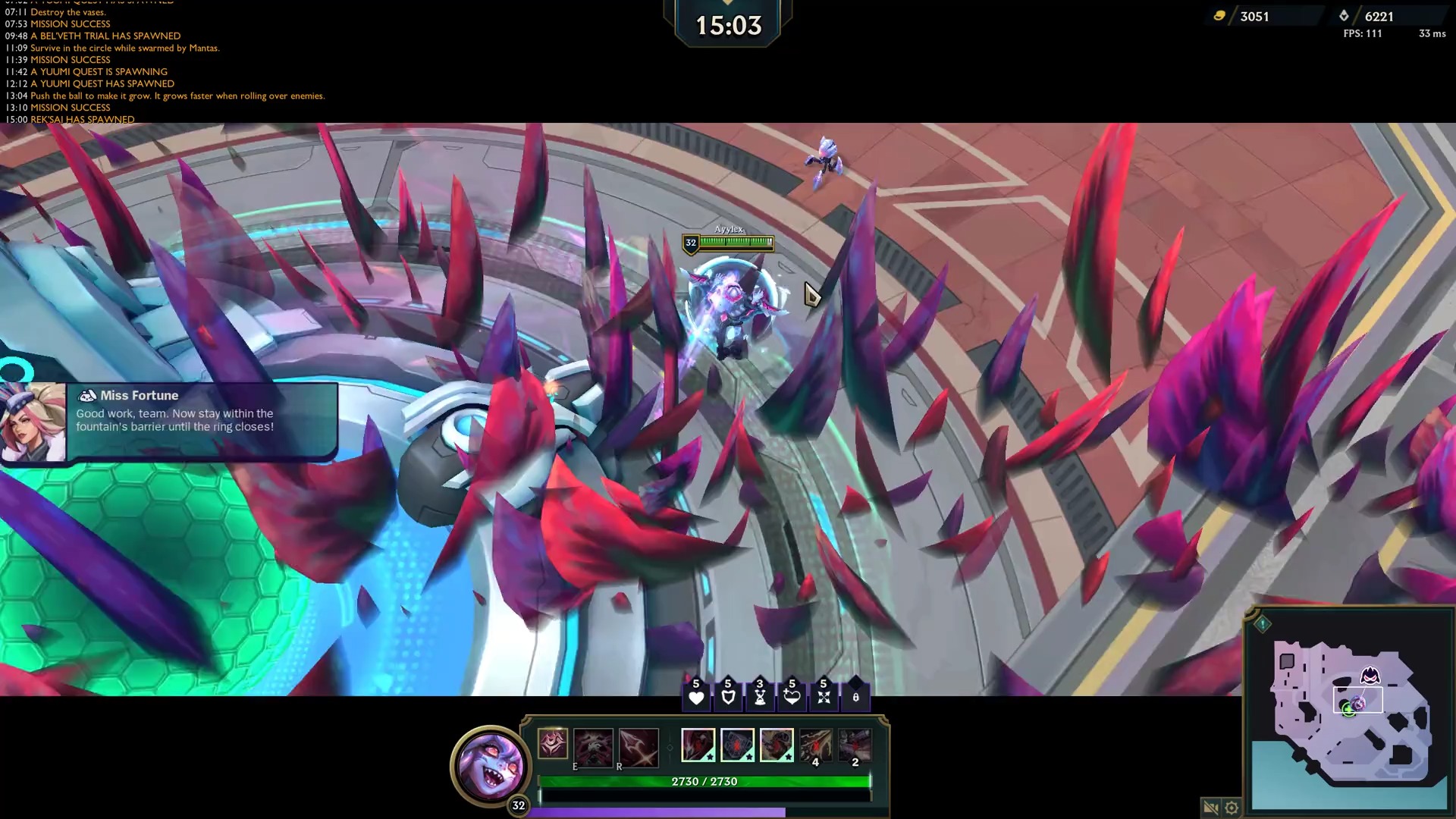Click the gold coin currency icon

(1220, 16)
